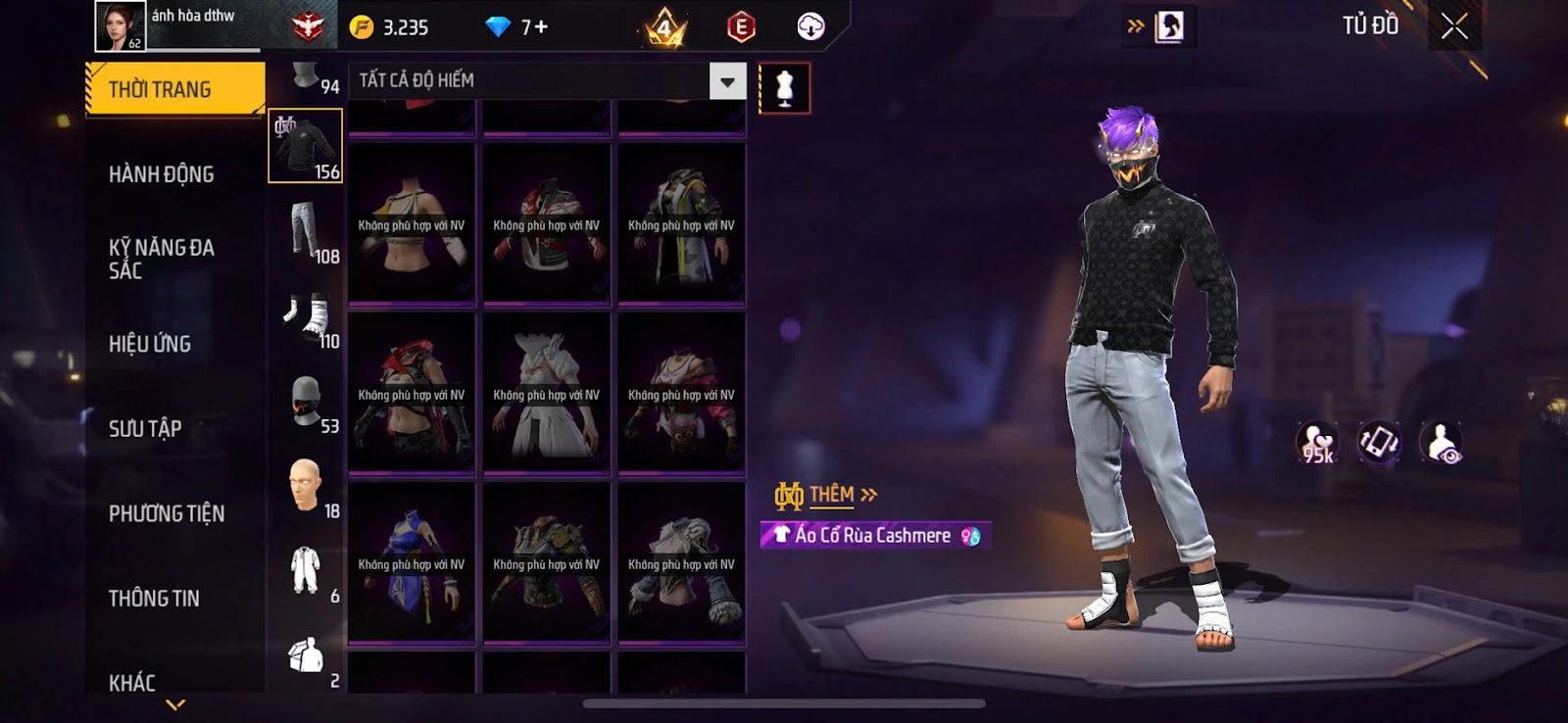Tap the 95k likes icon

tap(1316, 443)
